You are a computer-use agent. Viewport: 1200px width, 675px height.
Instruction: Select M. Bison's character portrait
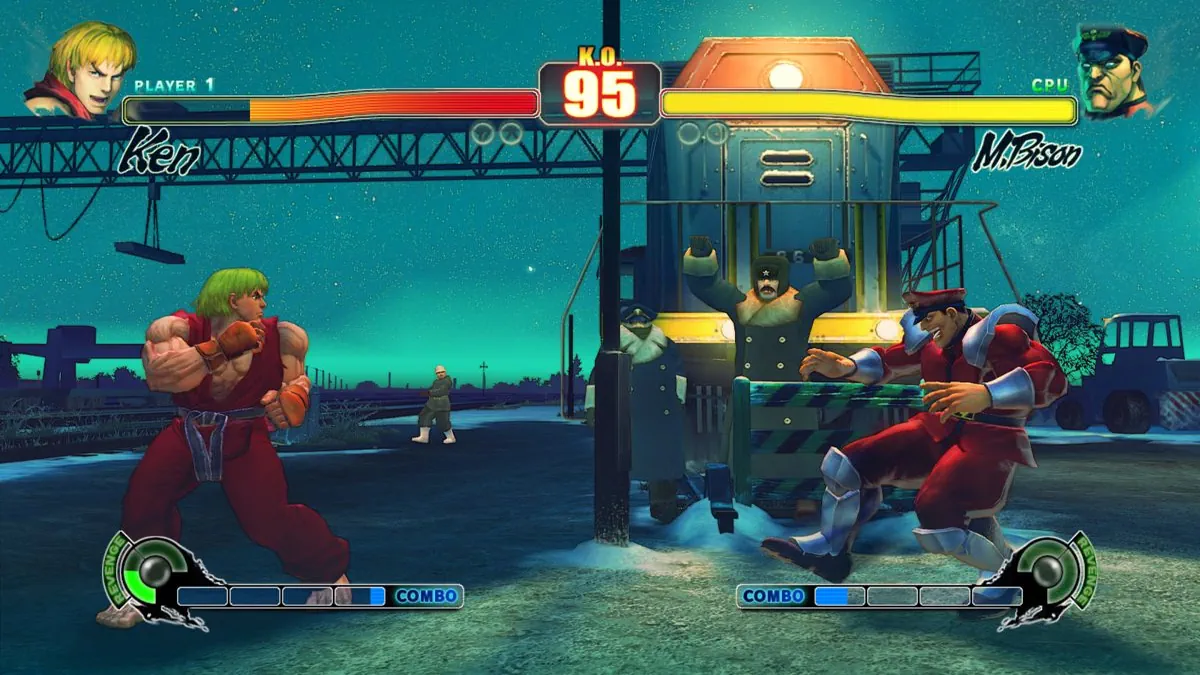(x=1113, y=69)
